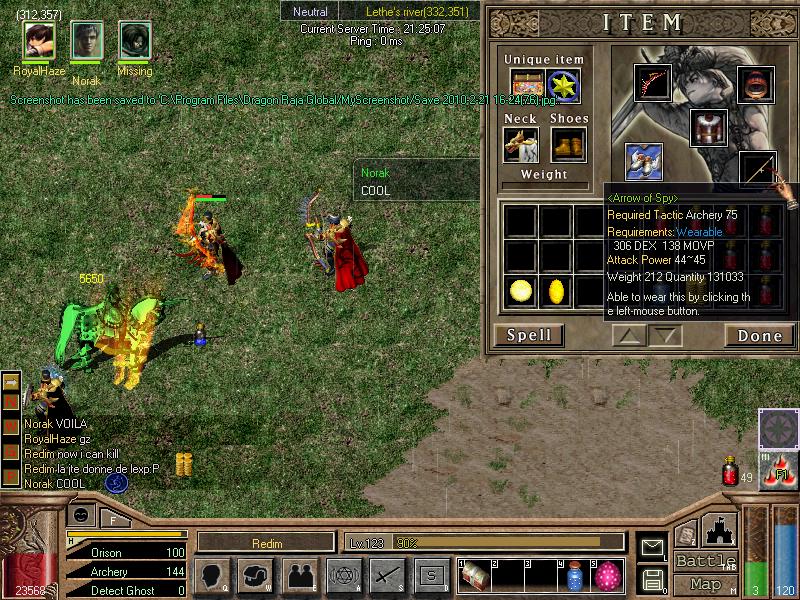Select party member Norak's portrait

[86, 41]
